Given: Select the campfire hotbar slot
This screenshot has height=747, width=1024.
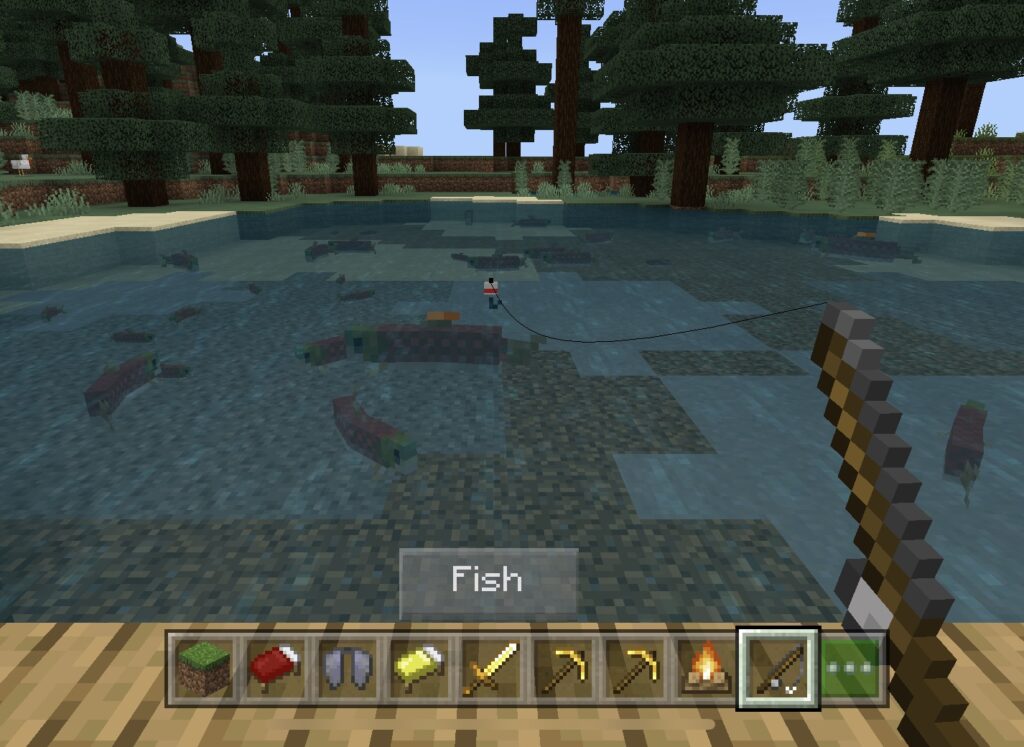Looking at the screenshot, I should click(705, 668).
